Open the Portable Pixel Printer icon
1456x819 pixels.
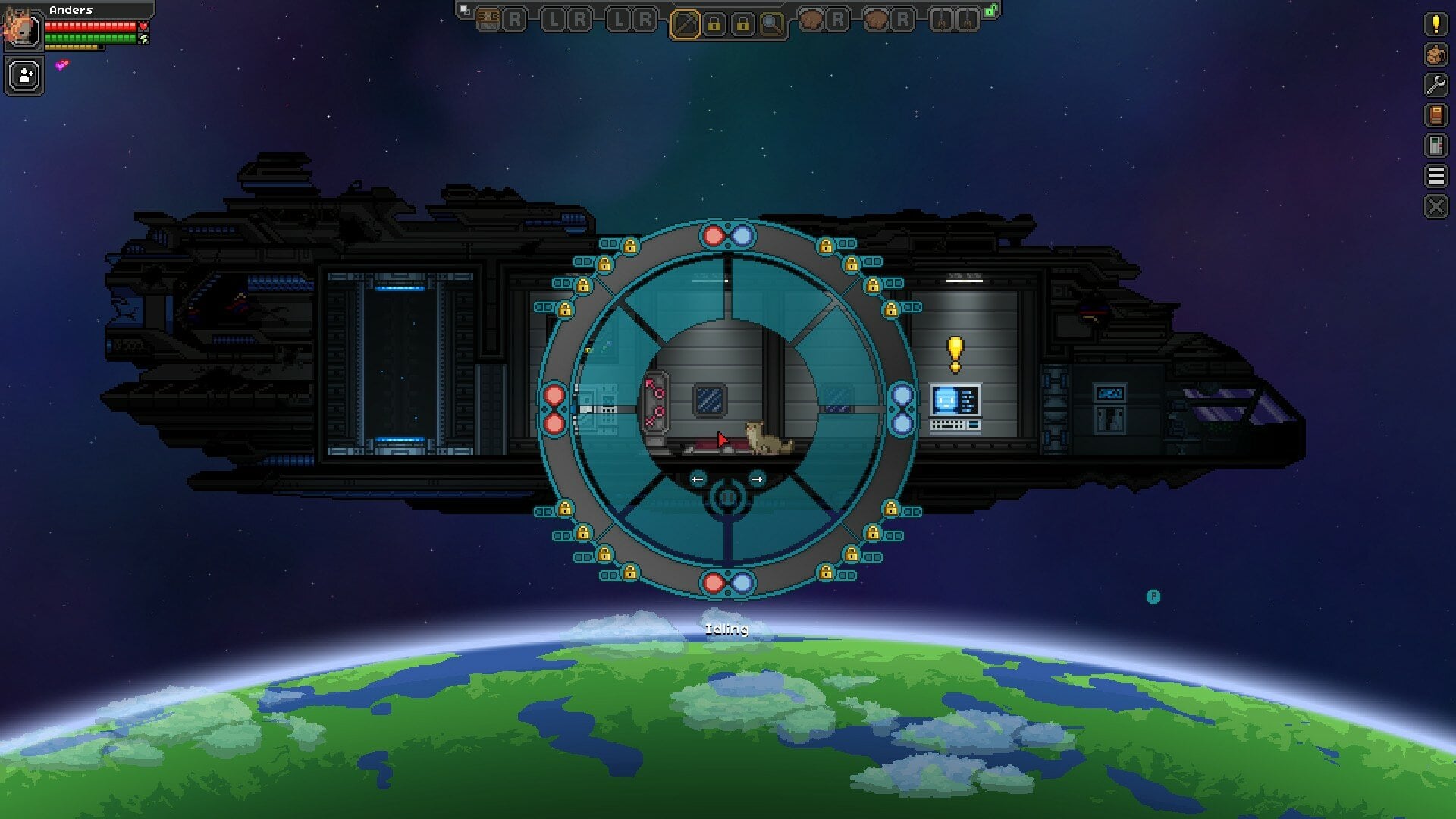1436,143
